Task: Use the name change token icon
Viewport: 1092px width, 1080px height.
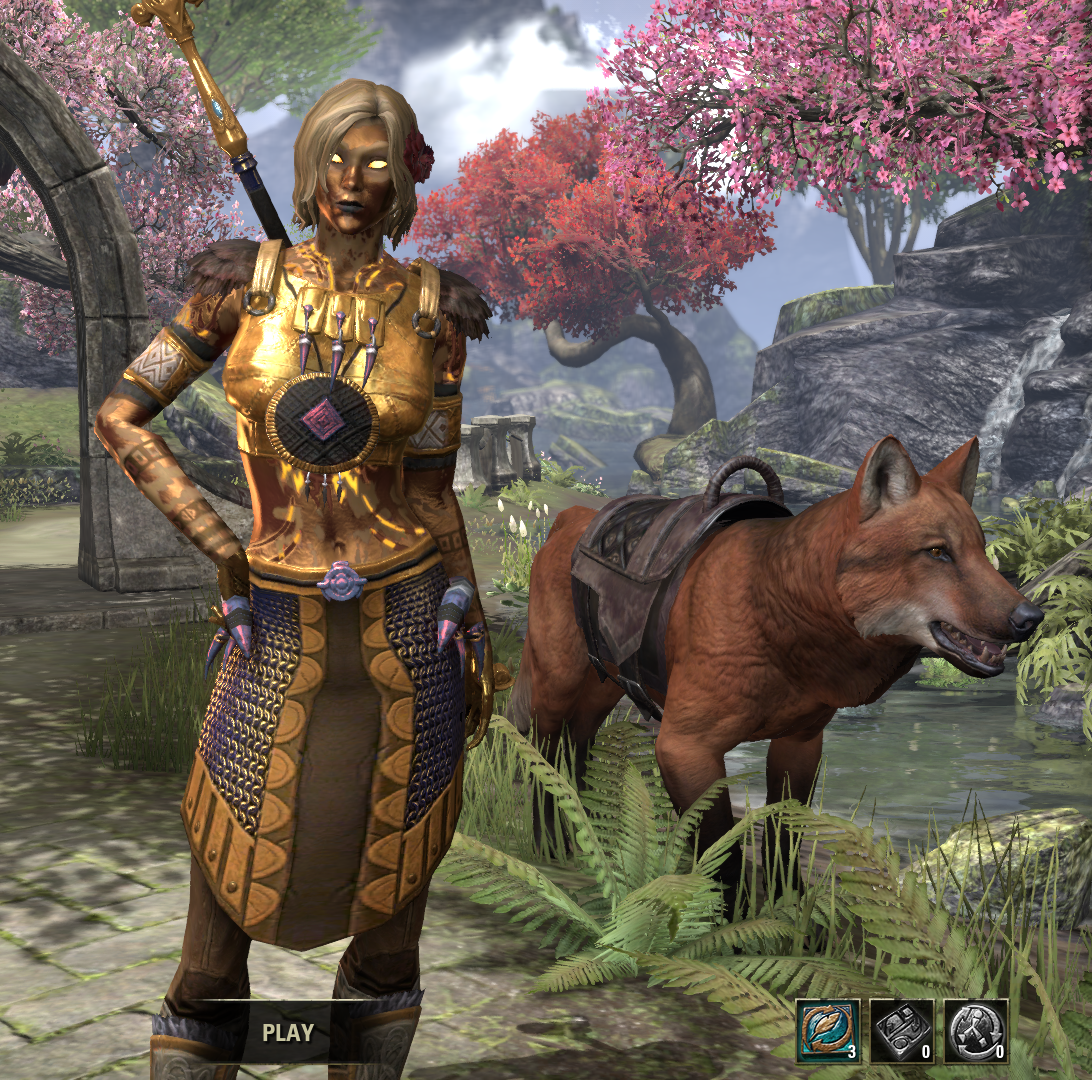Action: pyautogui.click(x=828, y=1031)
